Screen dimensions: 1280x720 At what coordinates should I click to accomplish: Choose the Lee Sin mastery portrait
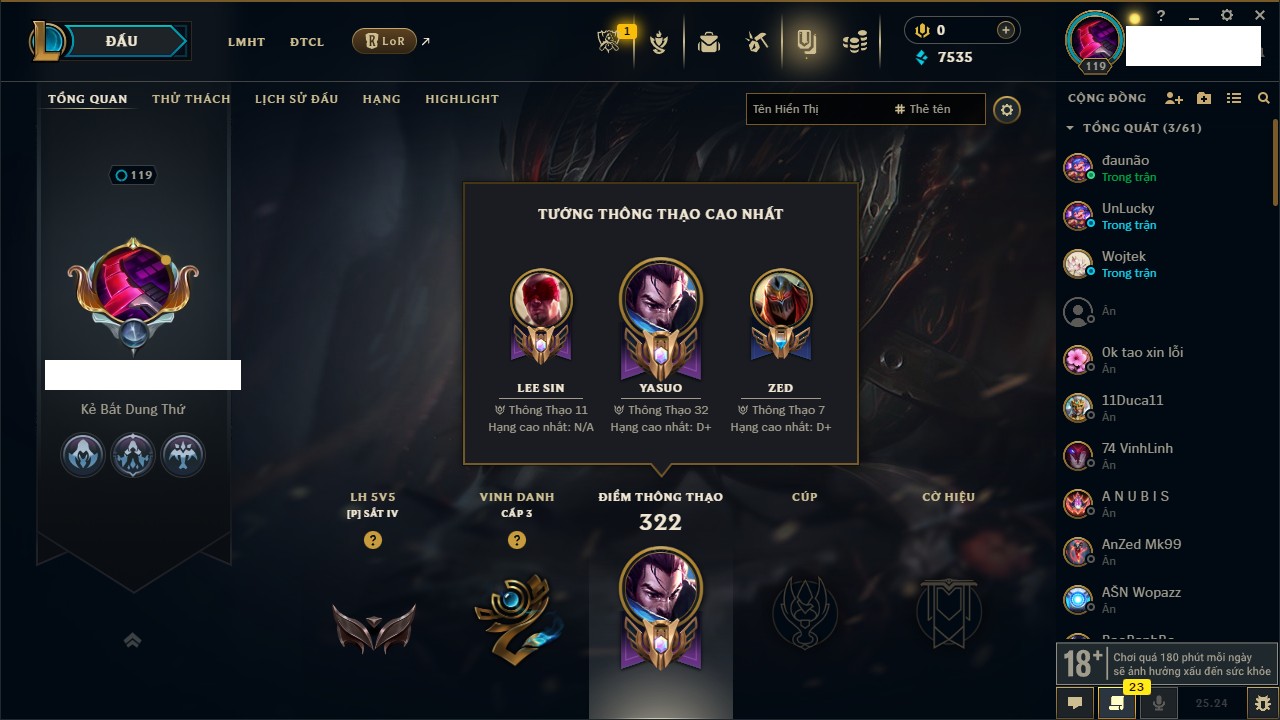pos(541,300)
